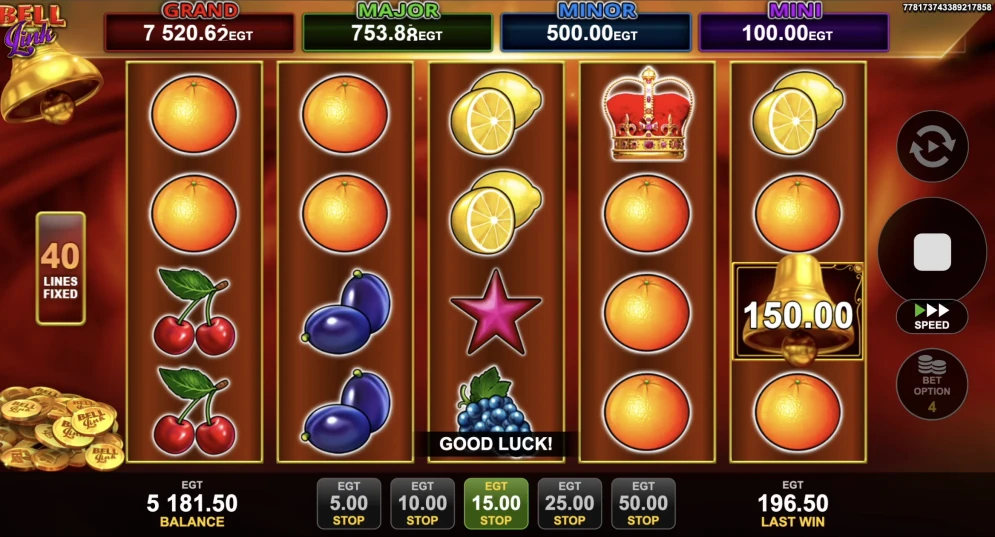
Task: Stop the spin with the round square-icon button
Action: point(932,251)
